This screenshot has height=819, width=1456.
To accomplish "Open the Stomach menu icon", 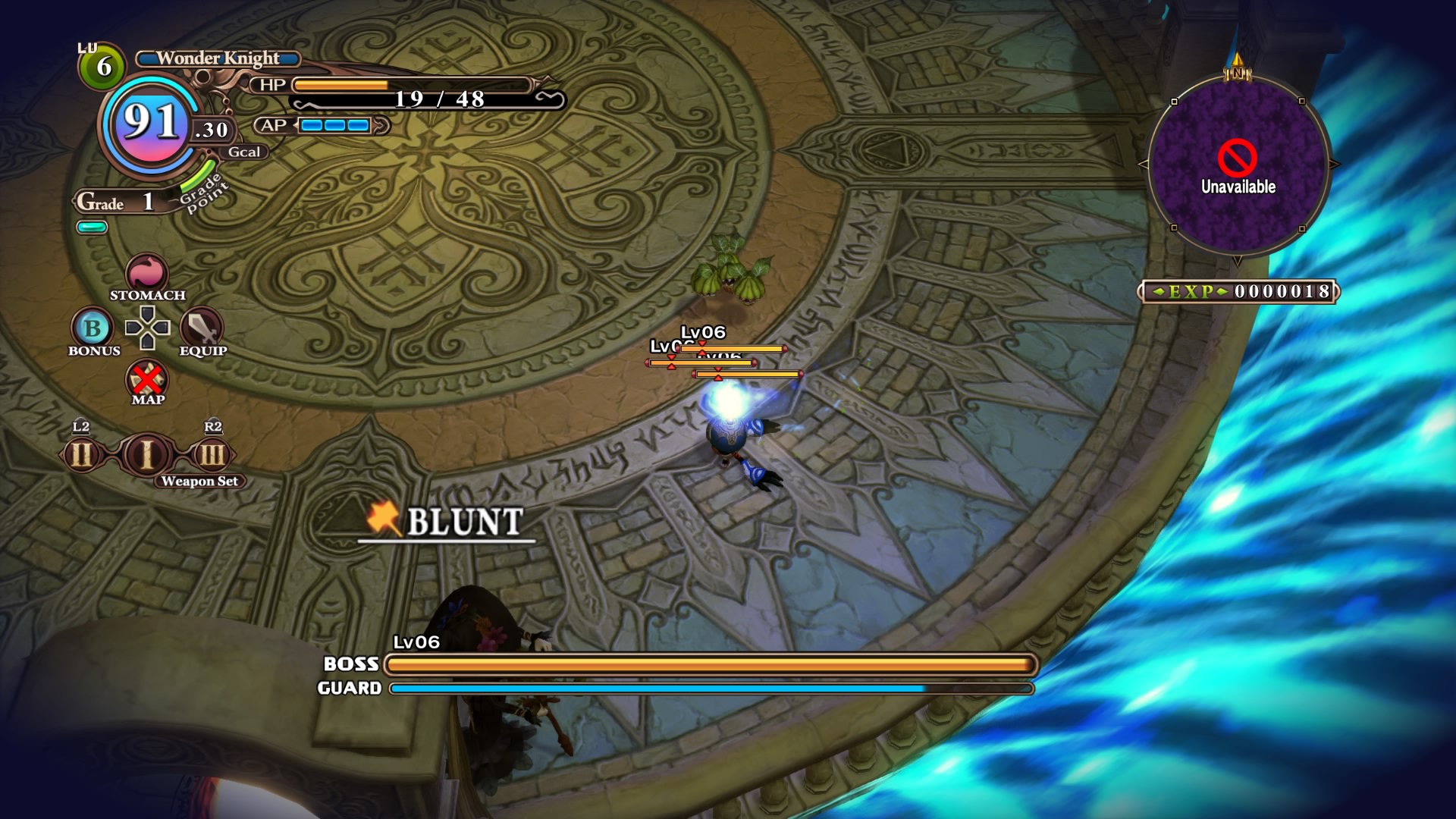I will coord(146,273).
